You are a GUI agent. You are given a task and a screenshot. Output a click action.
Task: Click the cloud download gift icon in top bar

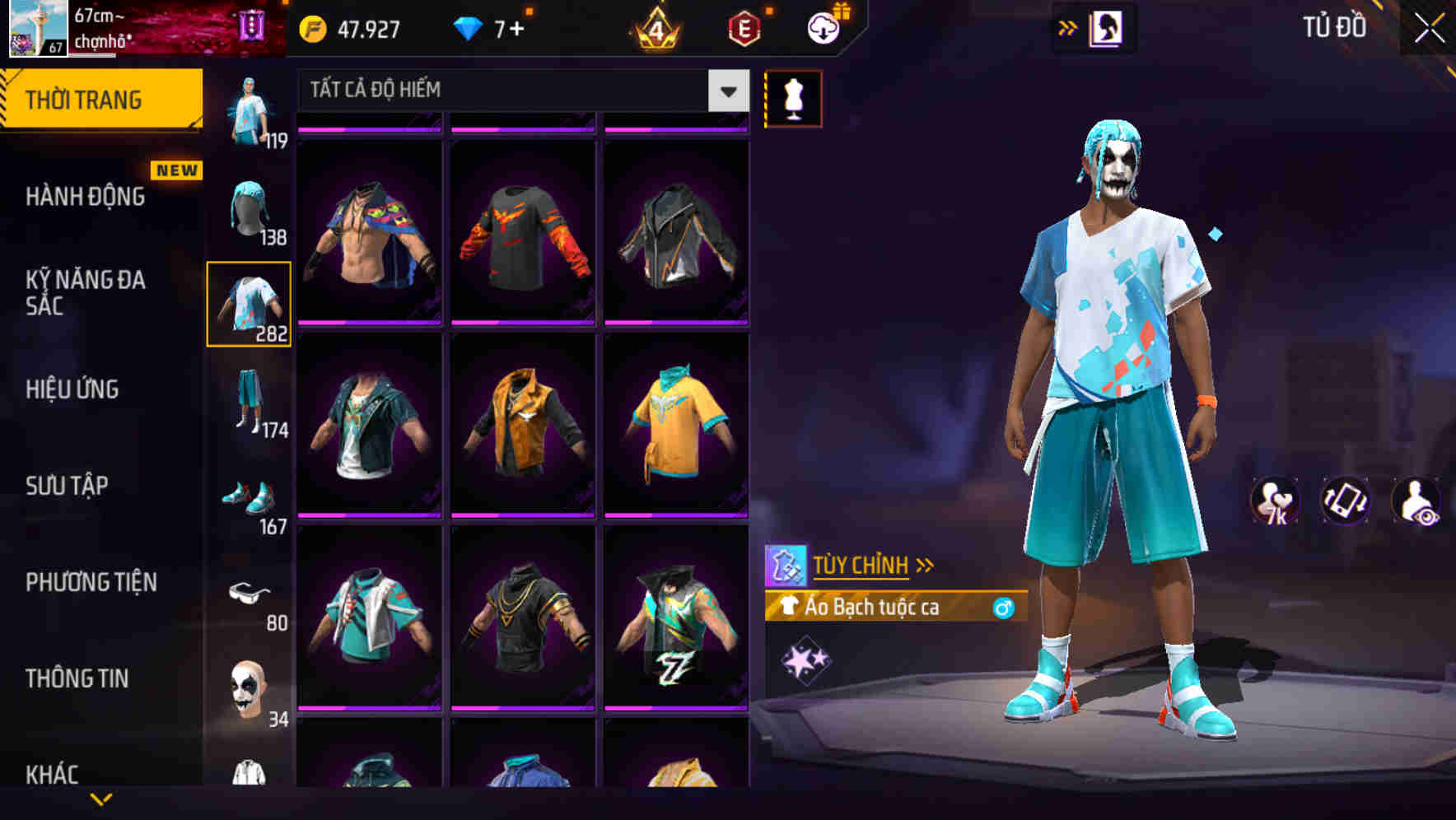[821, 27]
